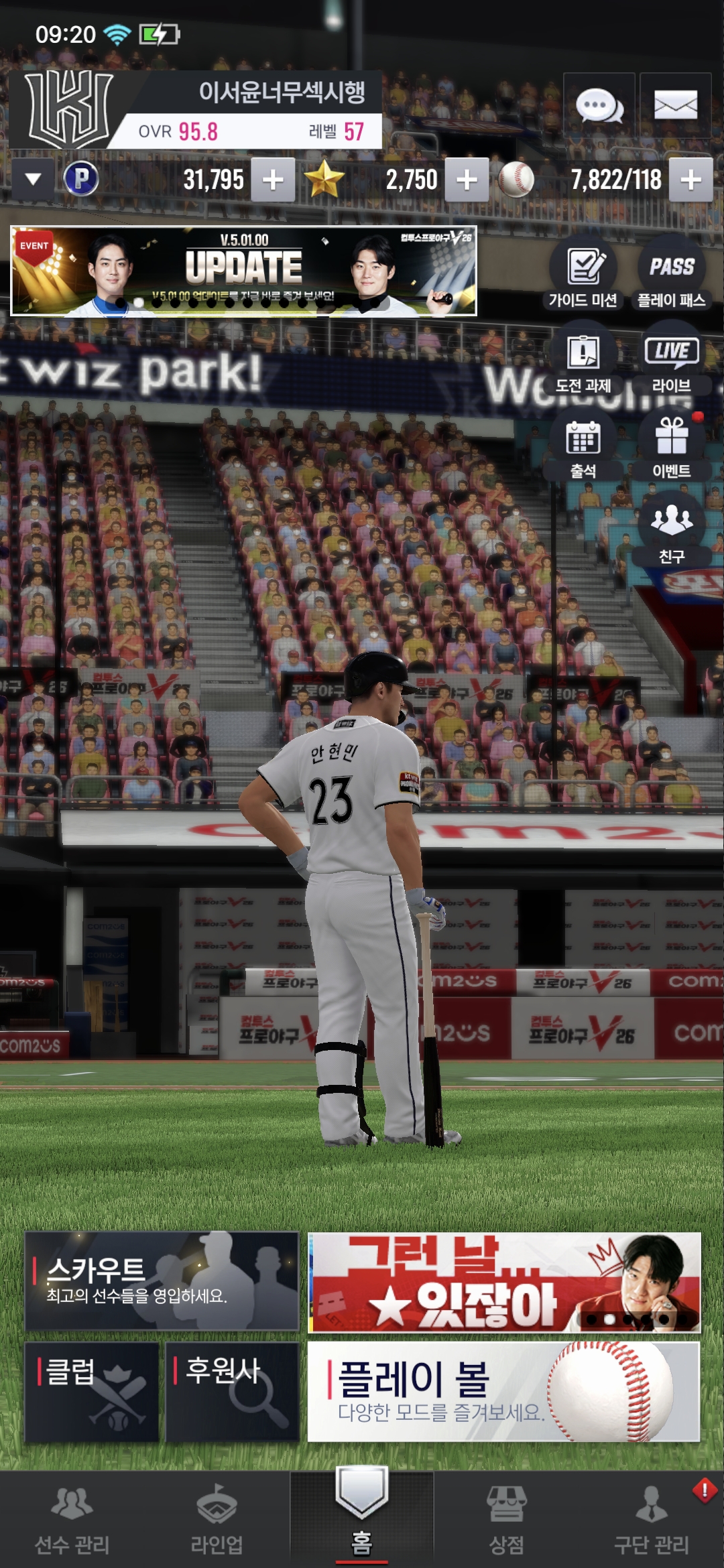Add more P points with plus button
The height and width of the screenshot is (1568, 724).
tap(273, 180)
